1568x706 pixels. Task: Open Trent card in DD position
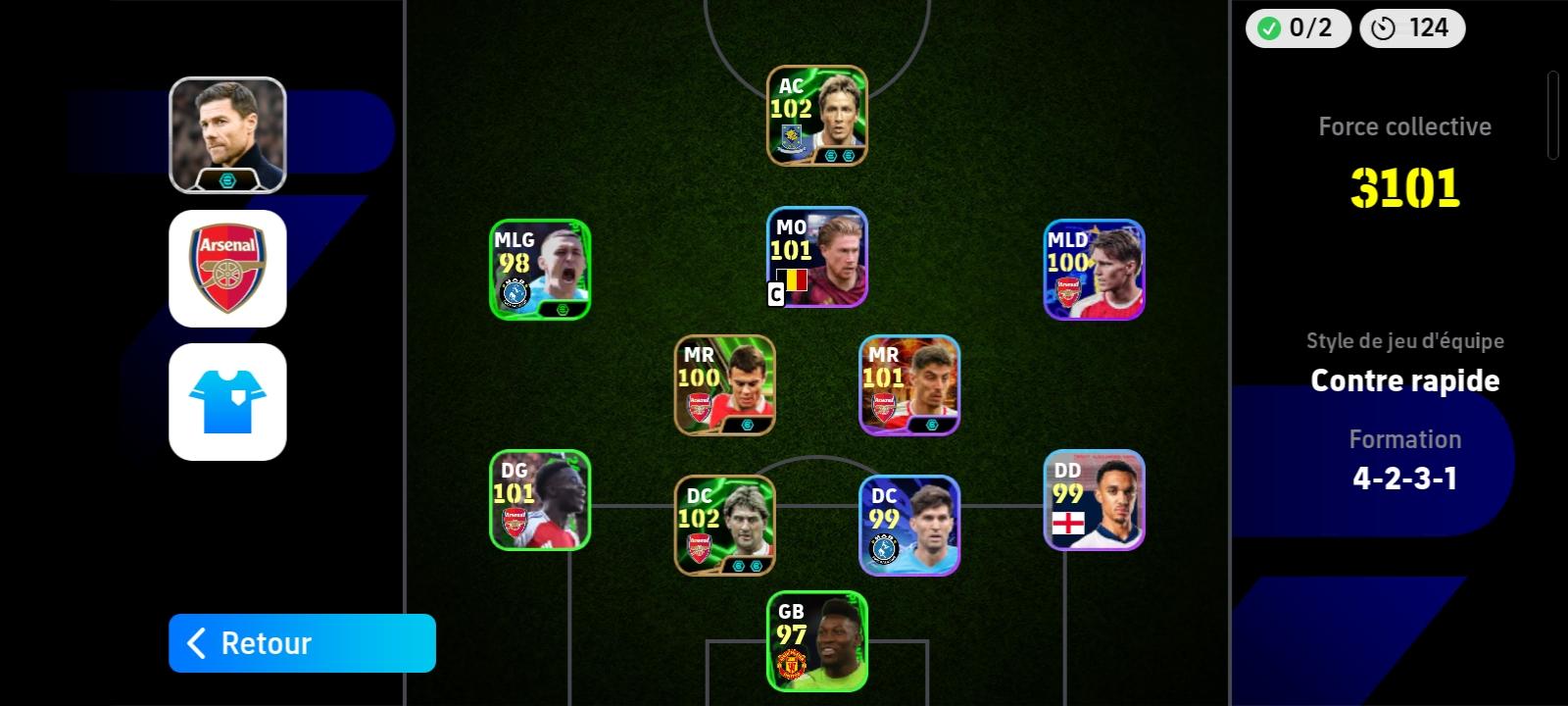point(1094,502)
